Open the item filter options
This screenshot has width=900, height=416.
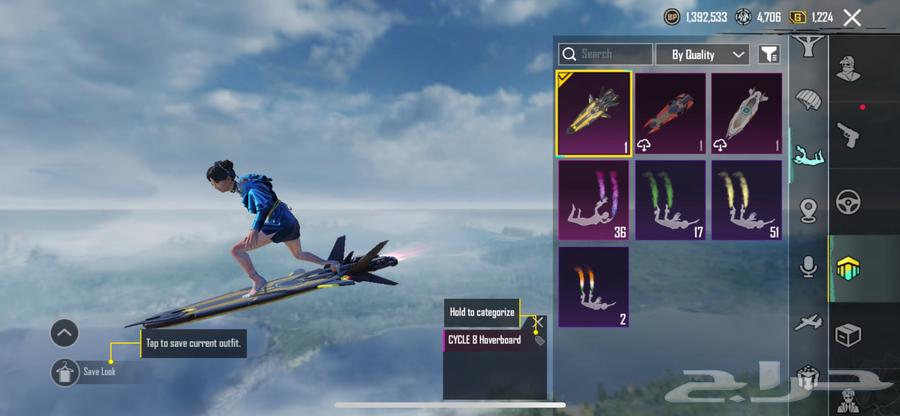tap(769, 54)
